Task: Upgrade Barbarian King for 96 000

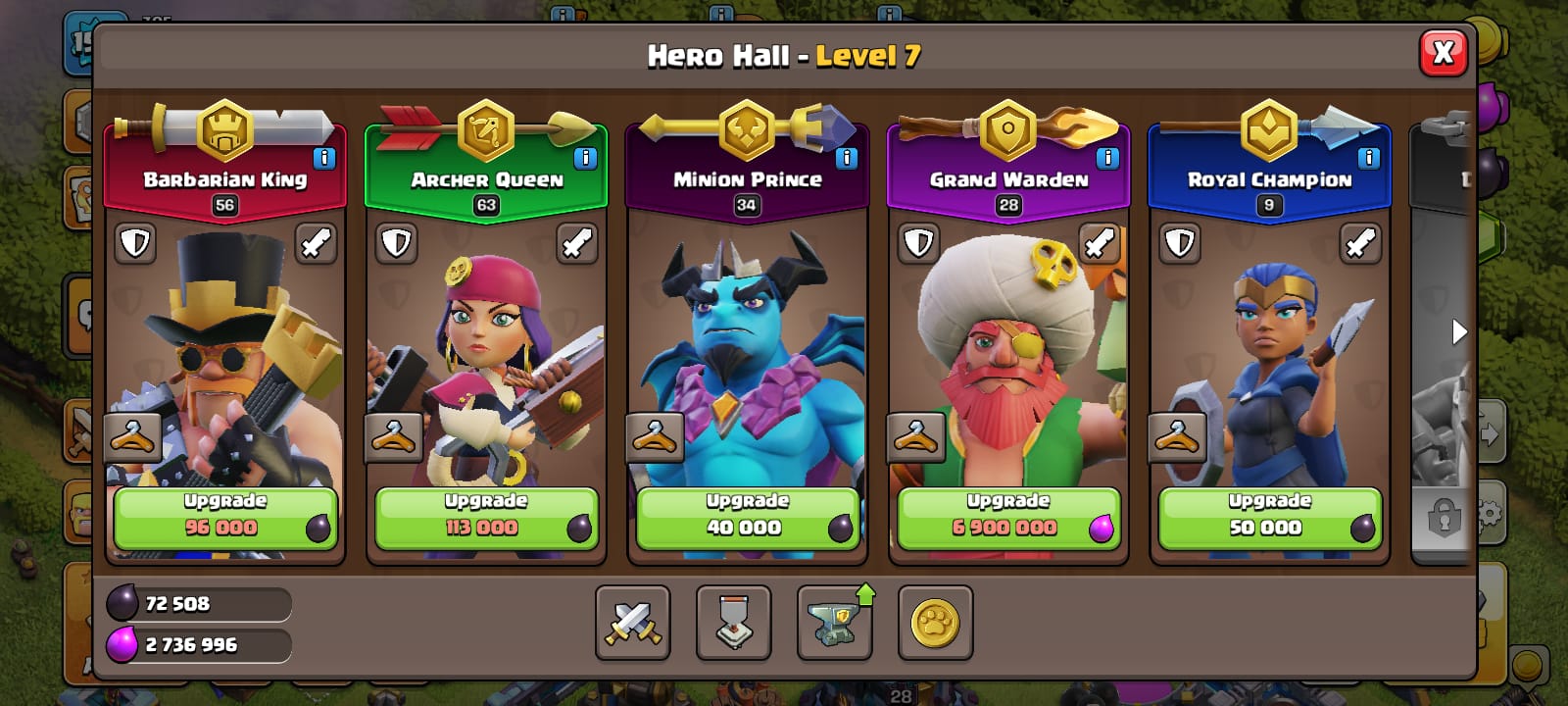Action: [225, 518]
